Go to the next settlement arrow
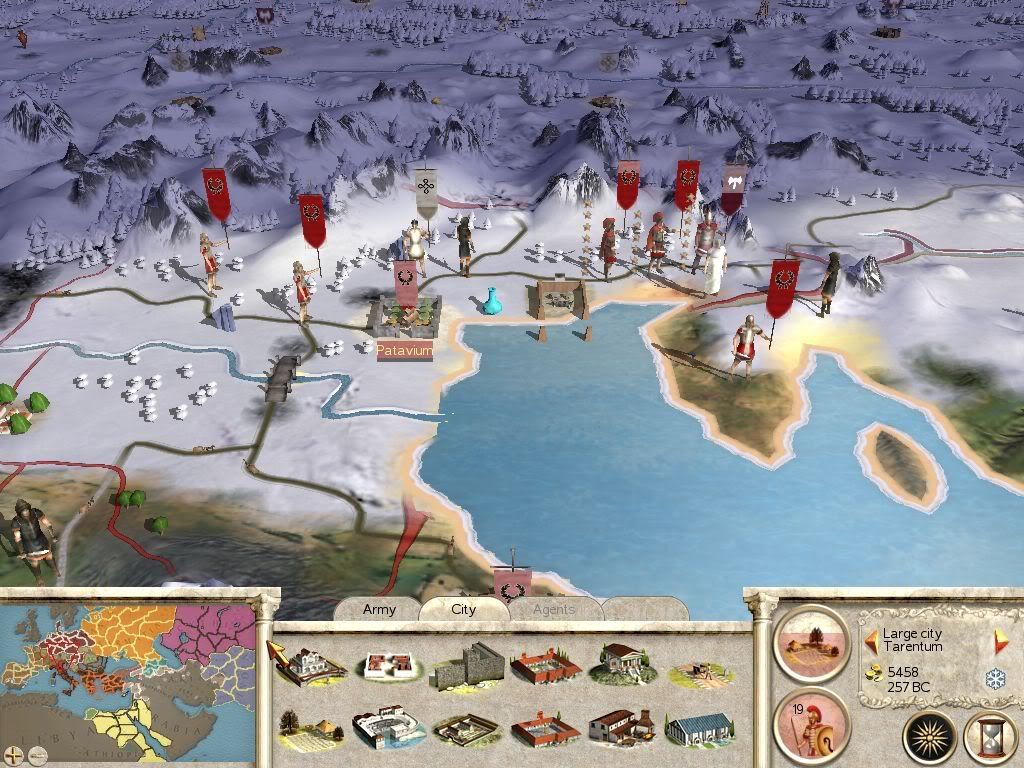The image size is (1024, 768). tap(1001, 643)
